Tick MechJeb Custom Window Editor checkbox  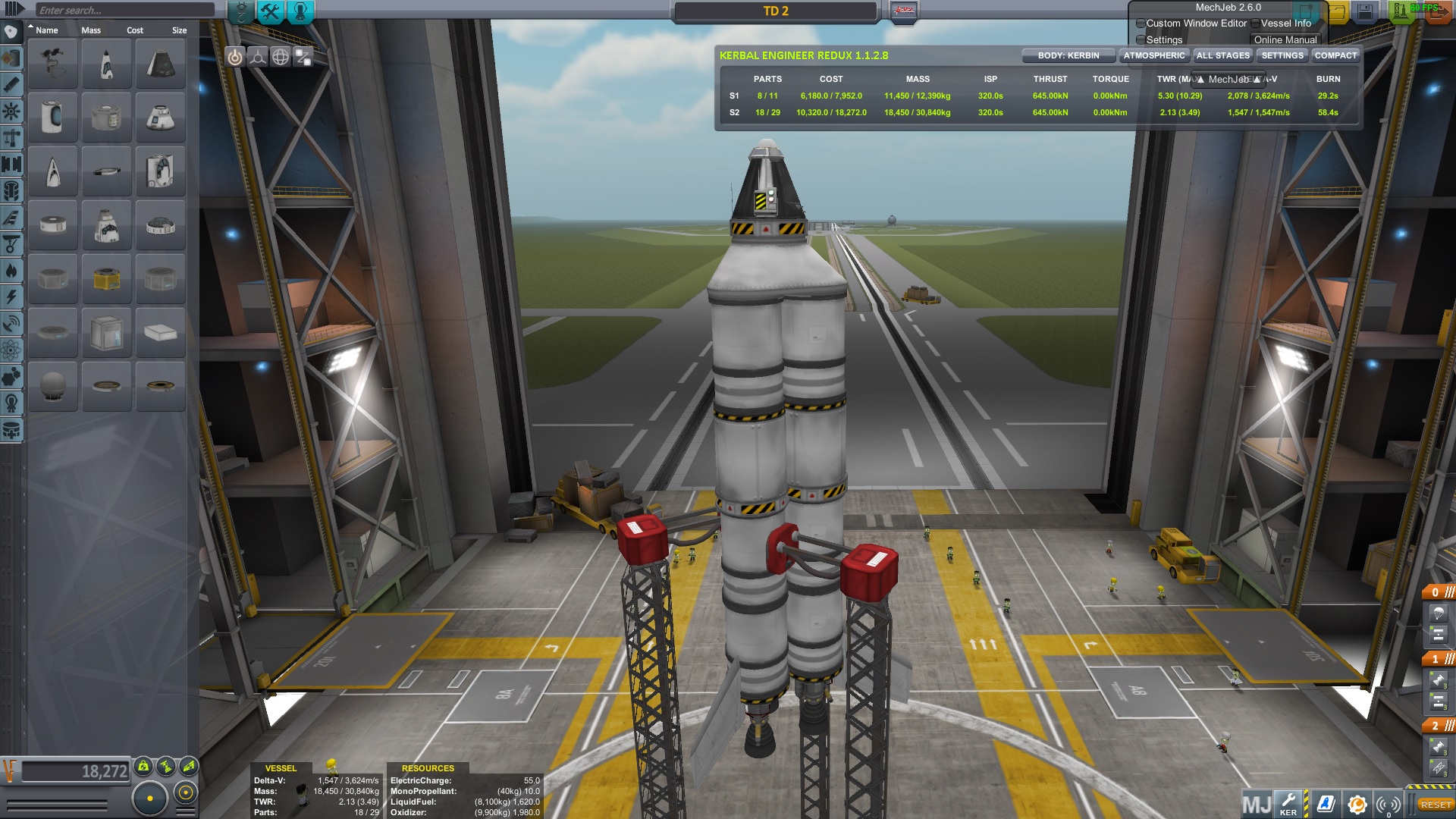pyautogui.click(x=1141, y=24)
